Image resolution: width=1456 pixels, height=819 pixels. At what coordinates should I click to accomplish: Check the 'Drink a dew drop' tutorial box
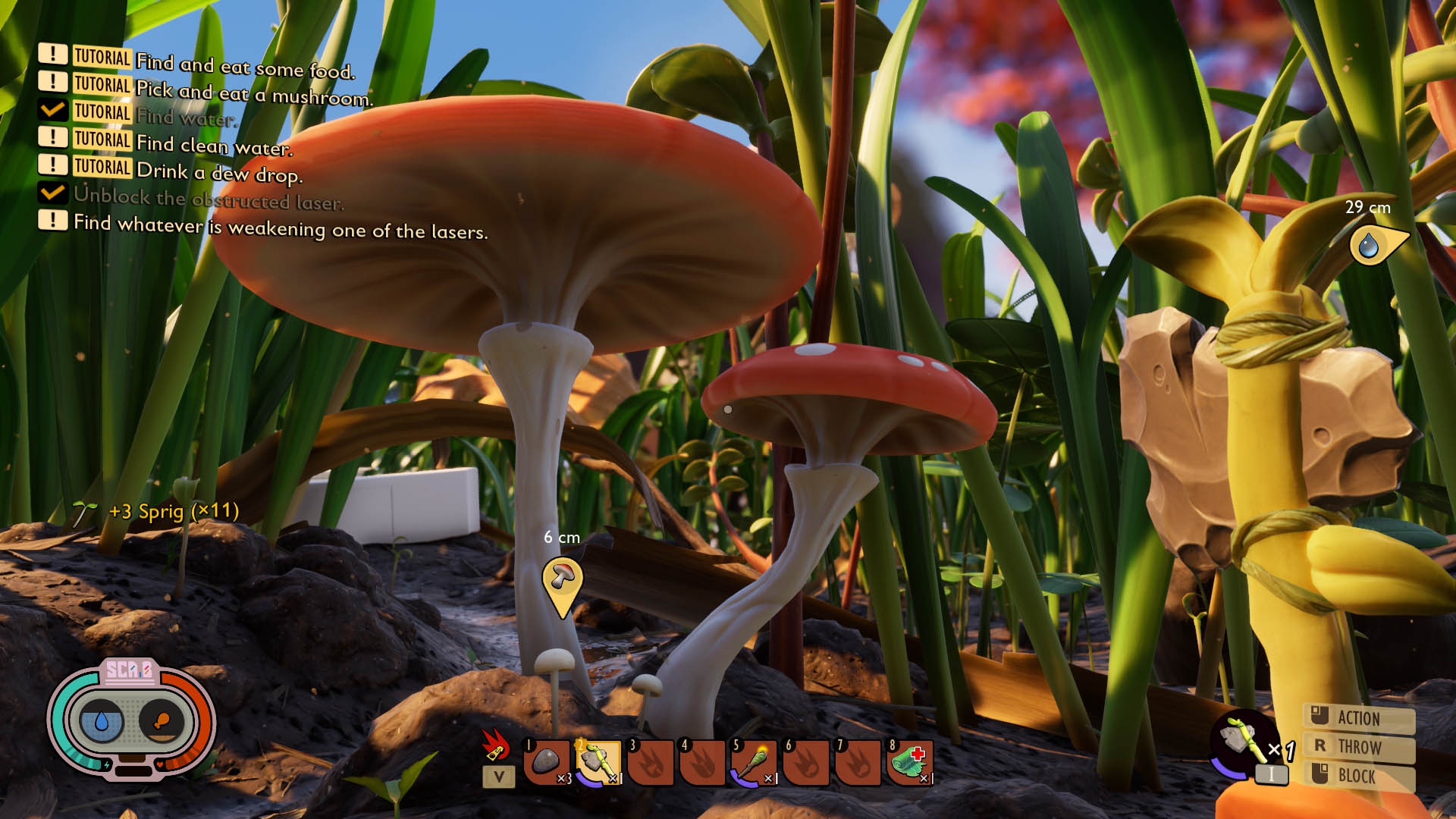click(52, 167)
